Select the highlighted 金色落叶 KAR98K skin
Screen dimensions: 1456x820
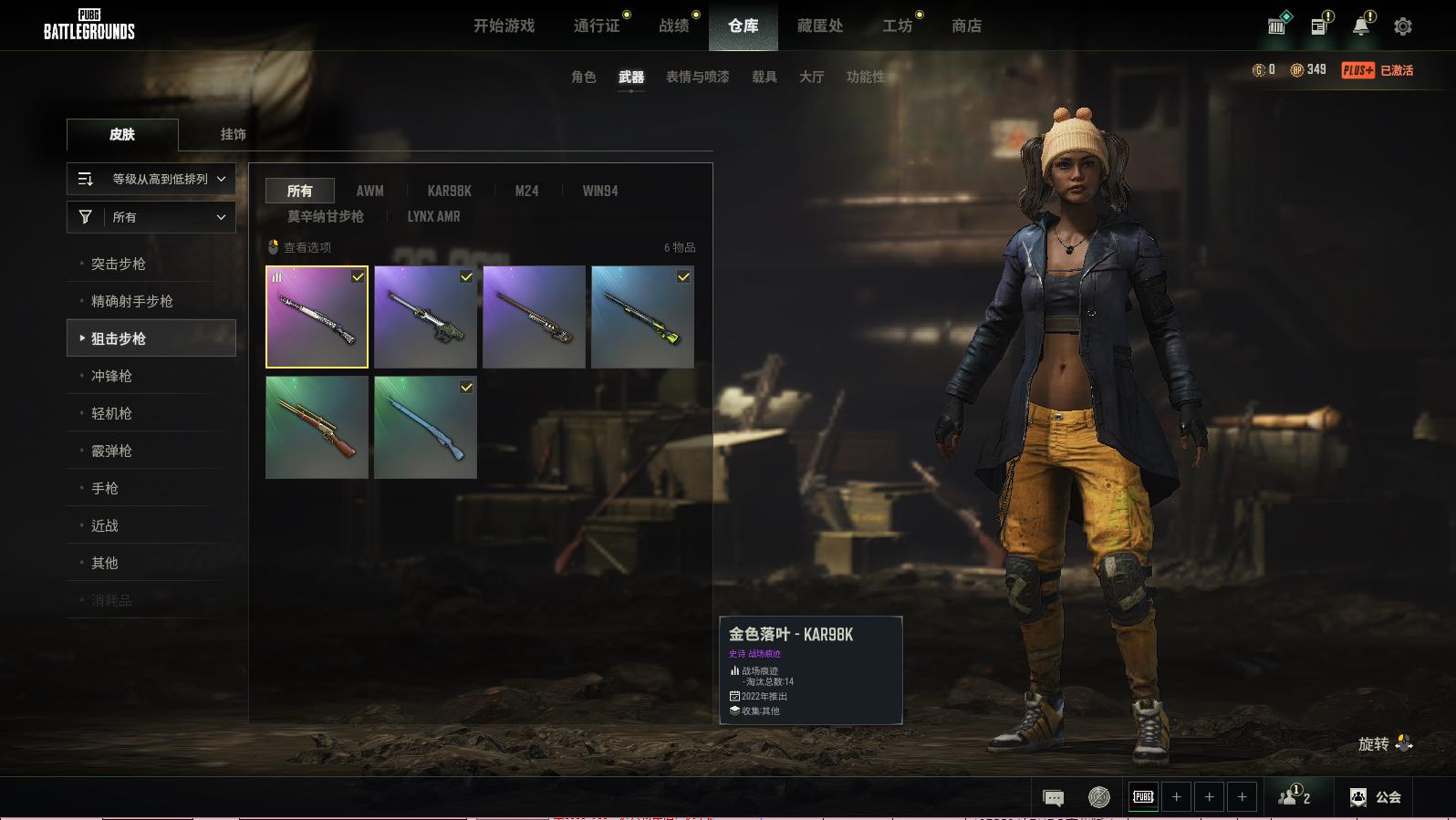tap(317, 317)
